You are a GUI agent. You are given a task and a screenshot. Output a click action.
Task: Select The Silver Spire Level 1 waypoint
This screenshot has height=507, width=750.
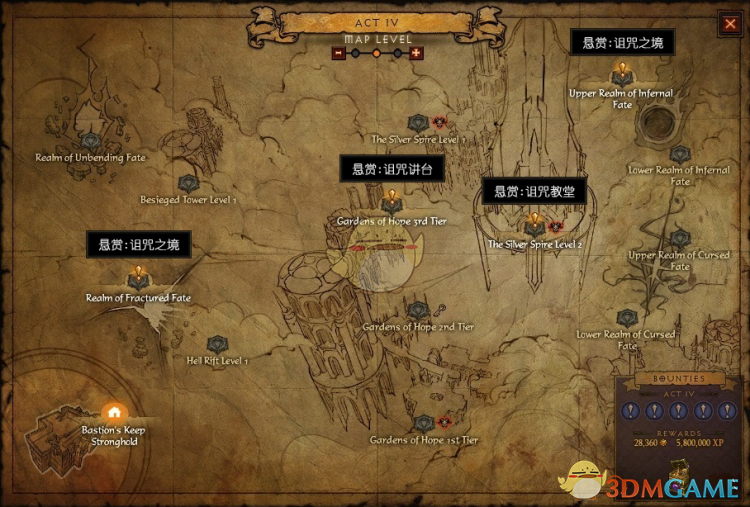coord(418,123)
